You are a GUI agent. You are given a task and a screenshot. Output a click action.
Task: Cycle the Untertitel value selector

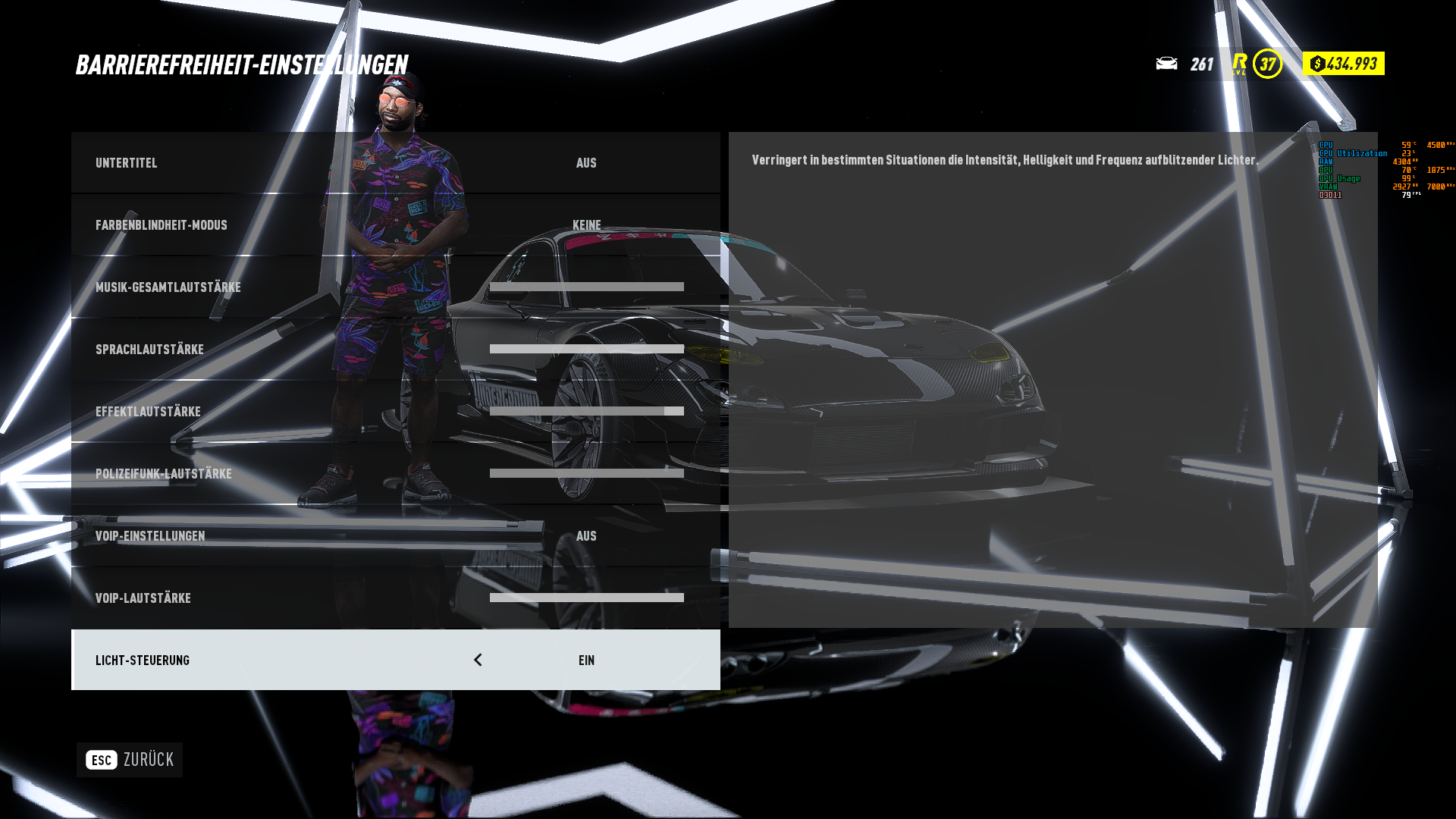(587, 163)
